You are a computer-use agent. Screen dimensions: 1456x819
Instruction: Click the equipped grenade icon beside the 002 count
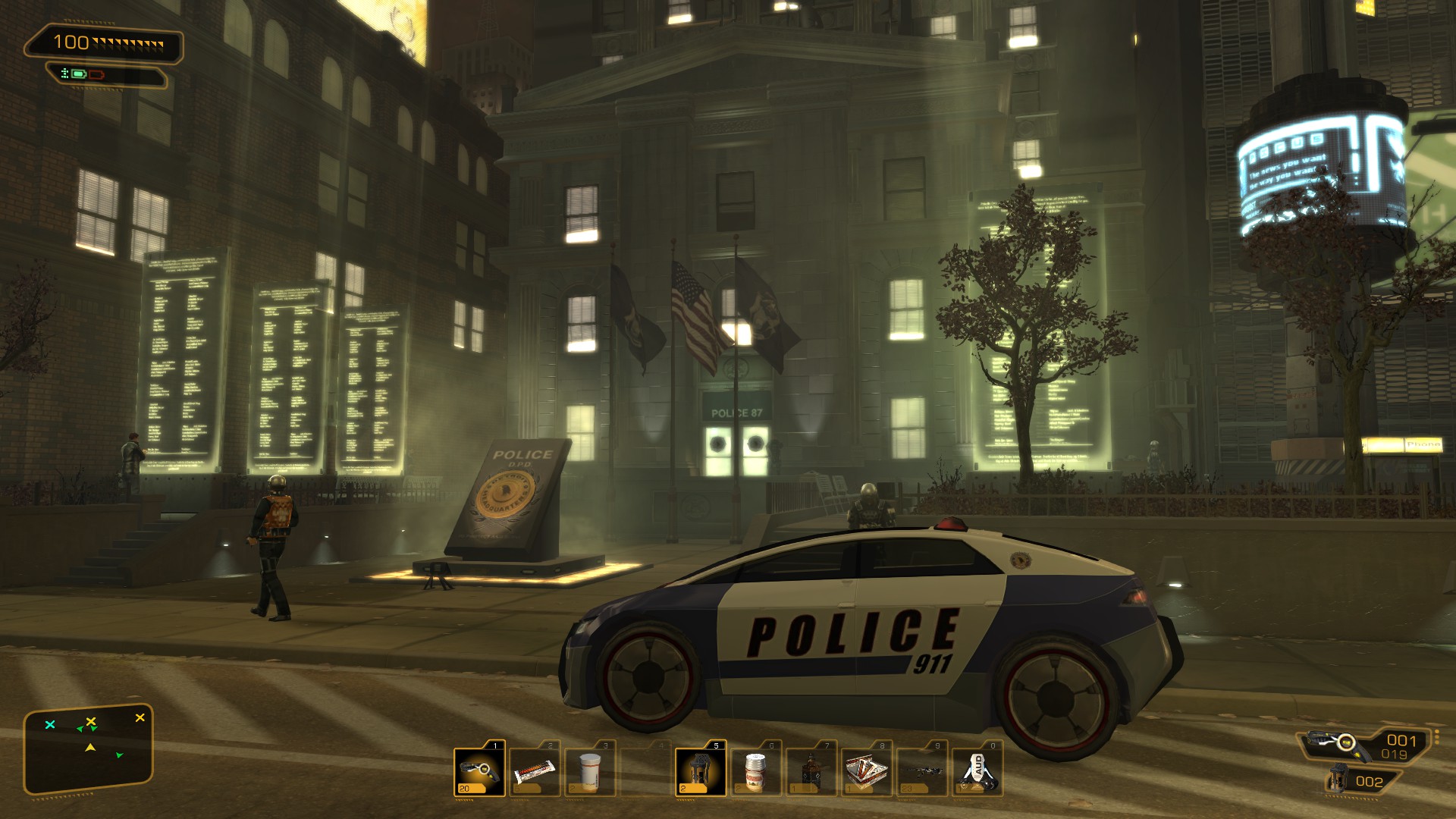click(1338, 781)
